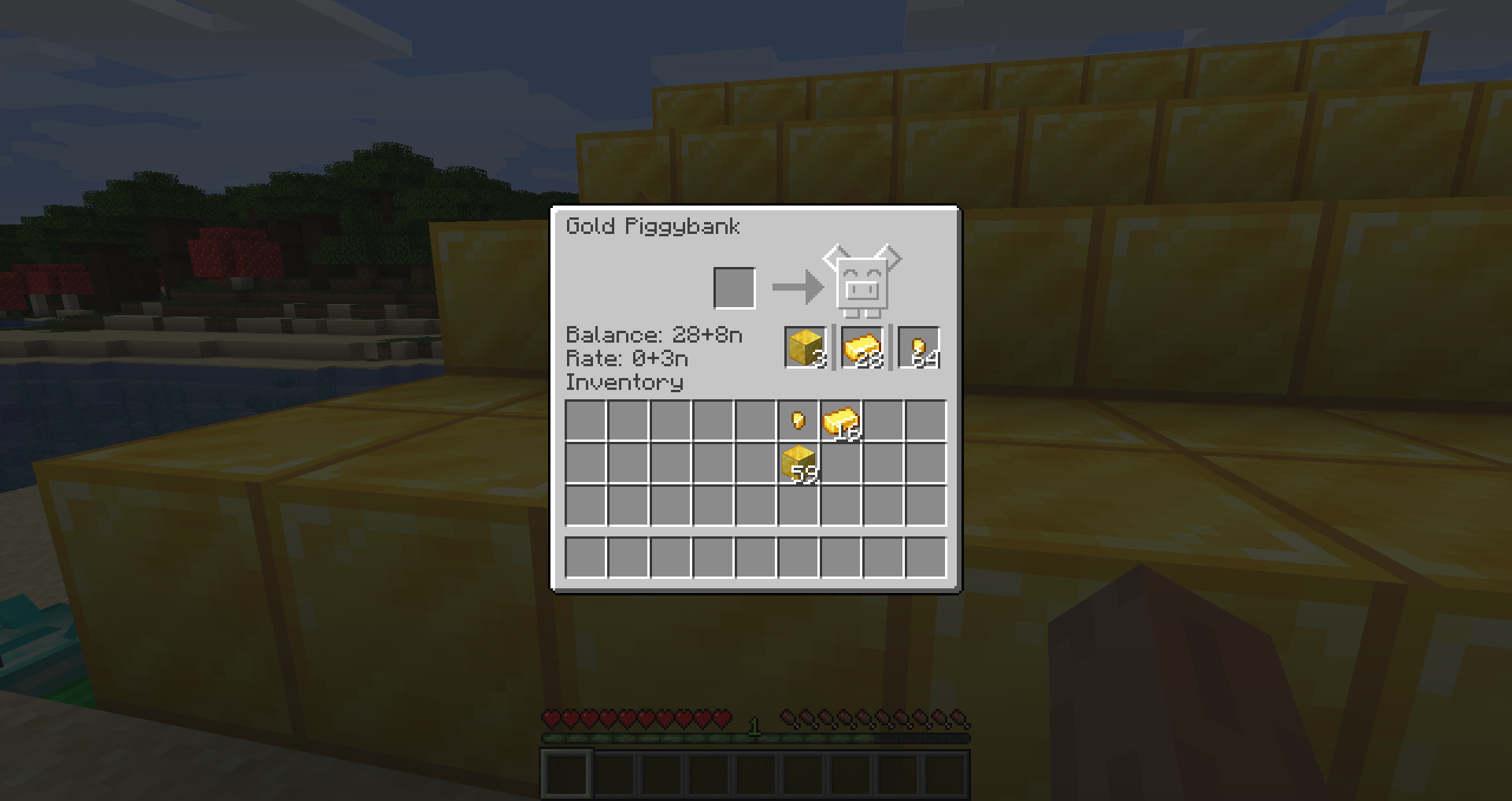Grab the stack of 59 gold blocks
The image size is (1512, 801).
click(797, 465)
